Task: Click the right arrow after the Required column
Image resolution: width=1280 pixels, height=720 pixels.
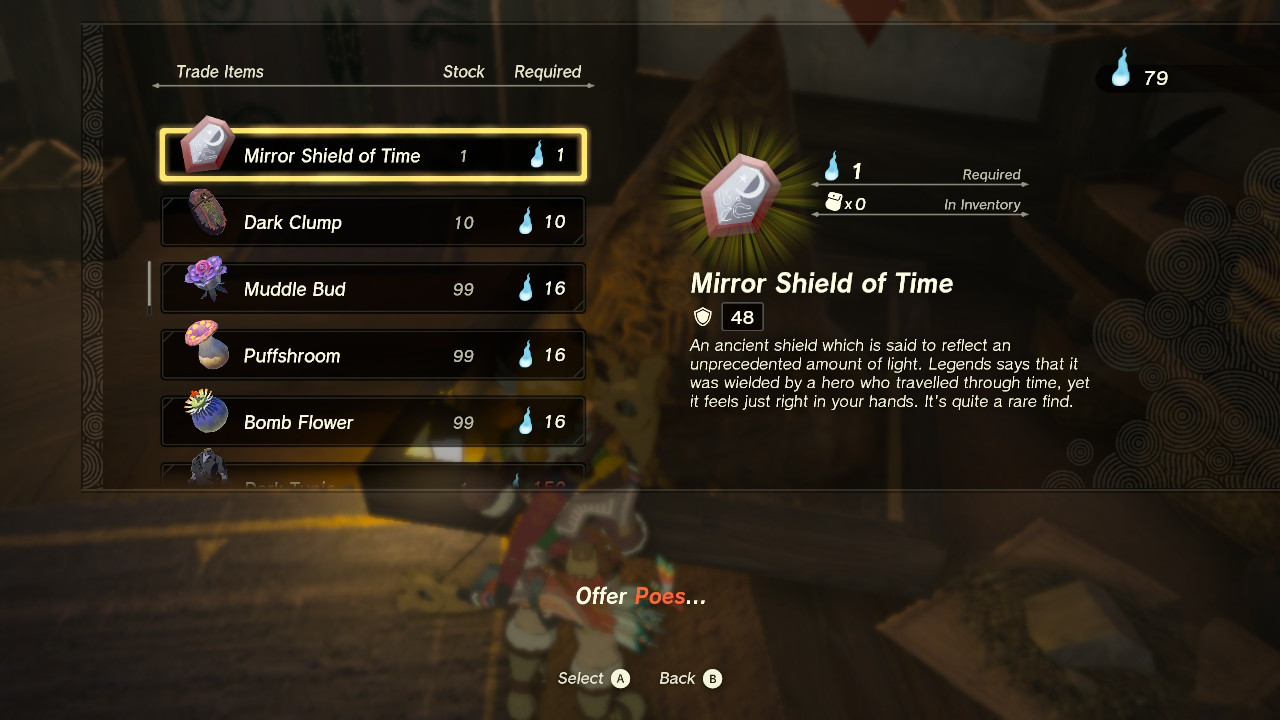Action: 591,86
